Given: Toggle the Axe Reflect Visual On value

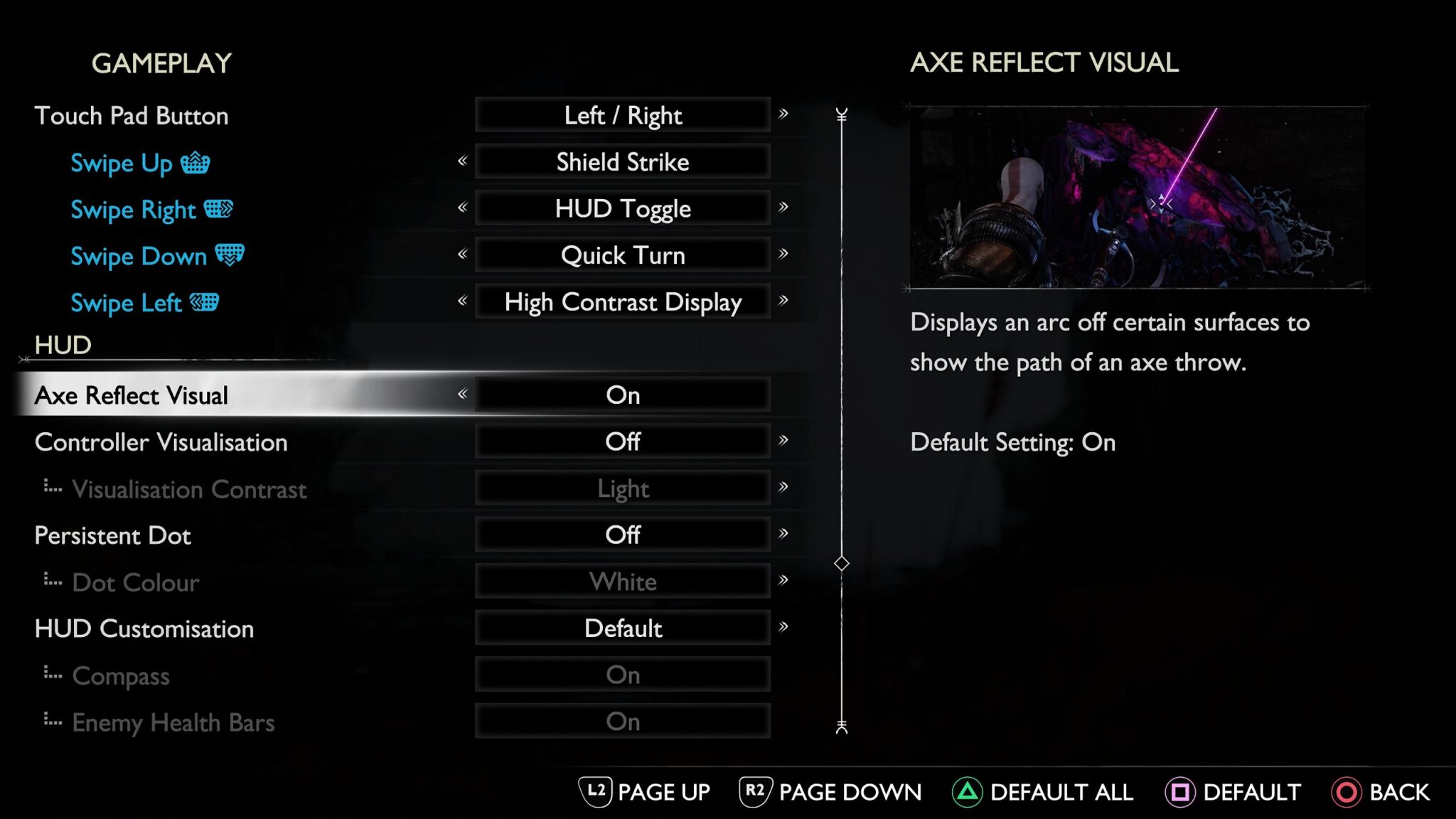Looking at the screenshot, I should coord(622,395).
